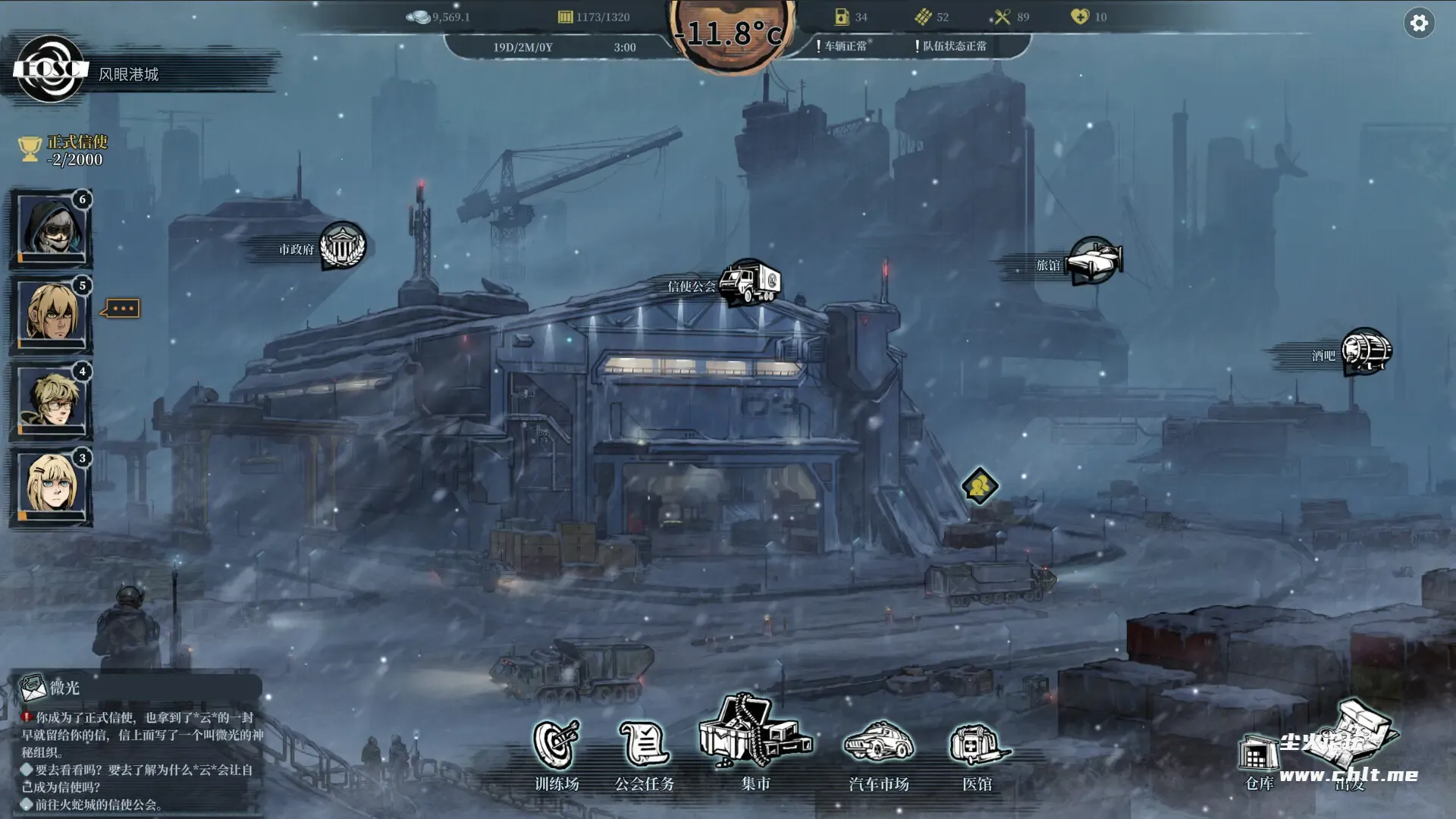The image size is (1456, 819).
Task: Open the settings gear
Action: (x=1419, y=24)
